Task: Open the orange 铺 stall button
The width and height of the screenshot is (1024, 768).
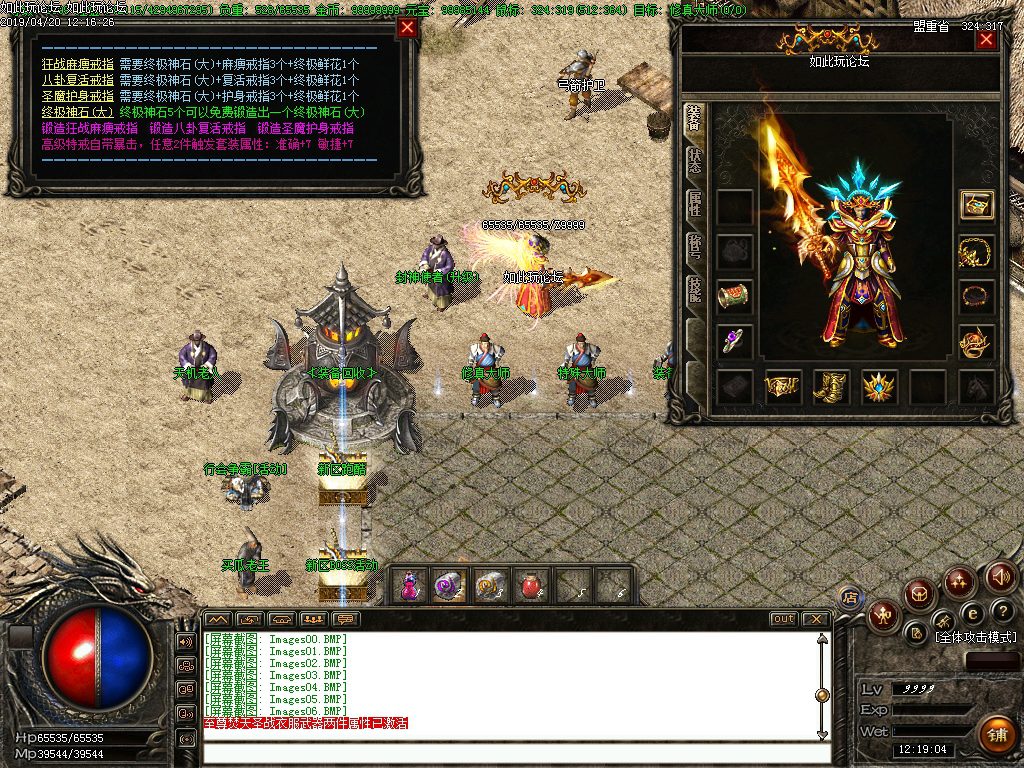Action: coord(995,735)
